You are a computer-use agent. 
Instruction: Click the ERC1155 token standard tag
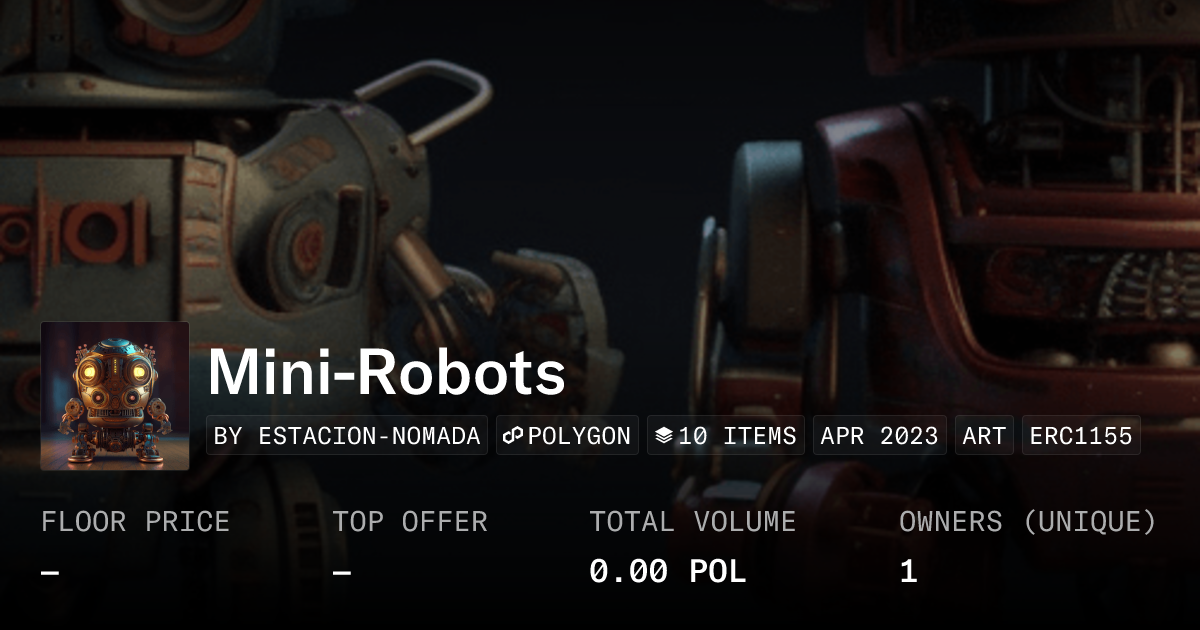[x=1081, y=436]
